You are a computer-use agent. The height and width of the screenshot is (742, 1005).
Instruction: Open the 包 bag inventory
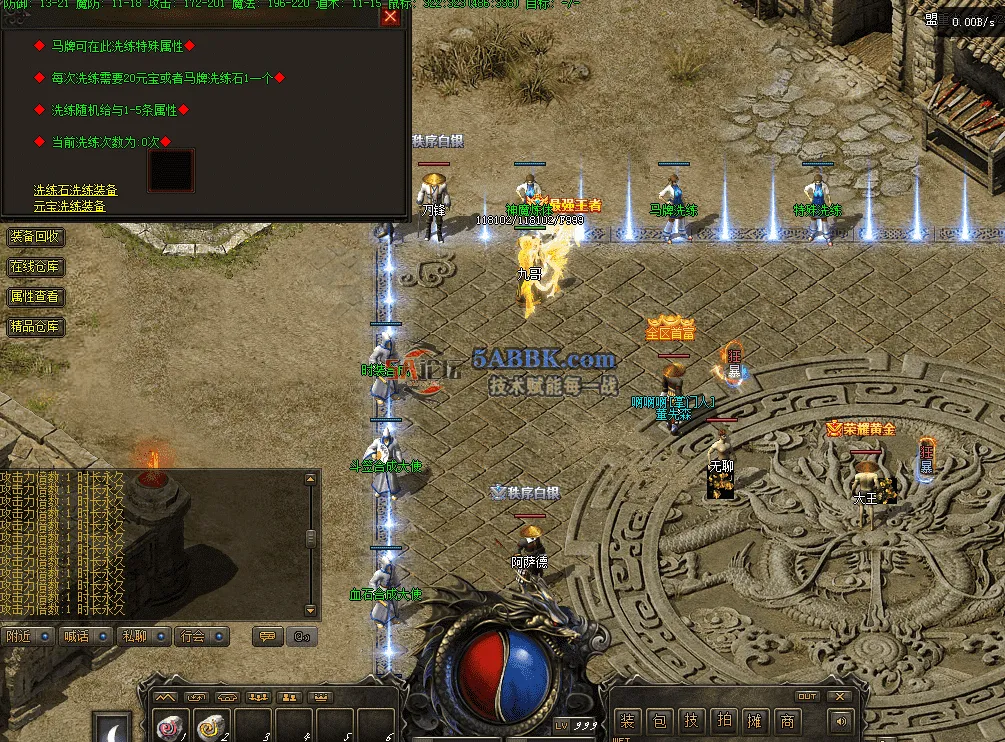point(659,720)
